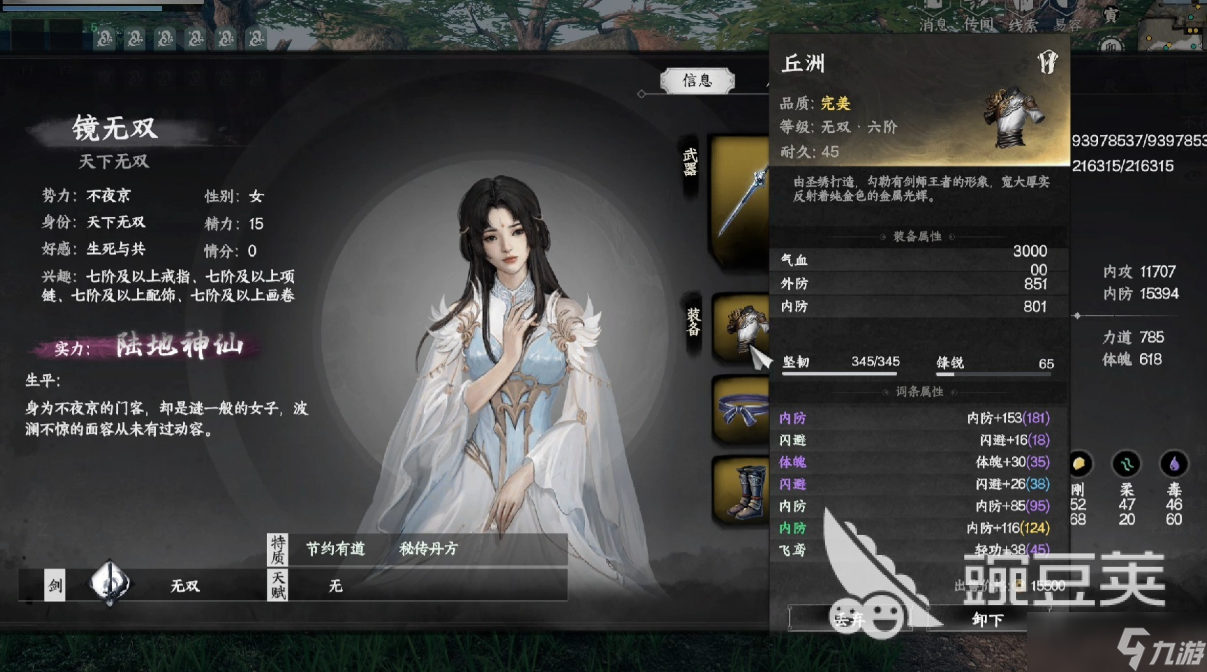The height and width of the screenshot is (672, 1207).
Task: Click the 毒 purple poison element icon
Action: point(1172,464)
